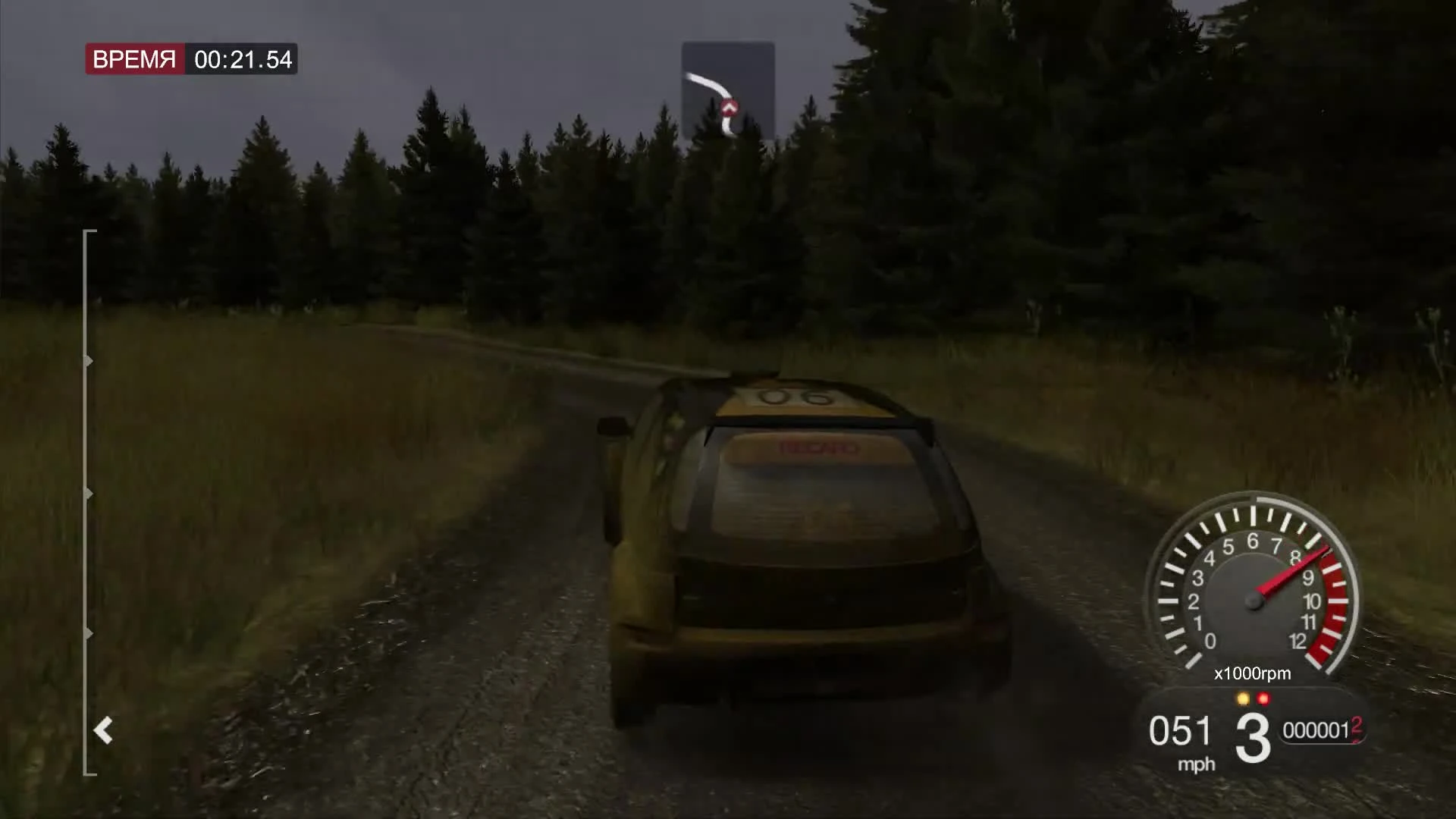
Task: Click the red shift warning light
Action: (x=1263, y=698)
